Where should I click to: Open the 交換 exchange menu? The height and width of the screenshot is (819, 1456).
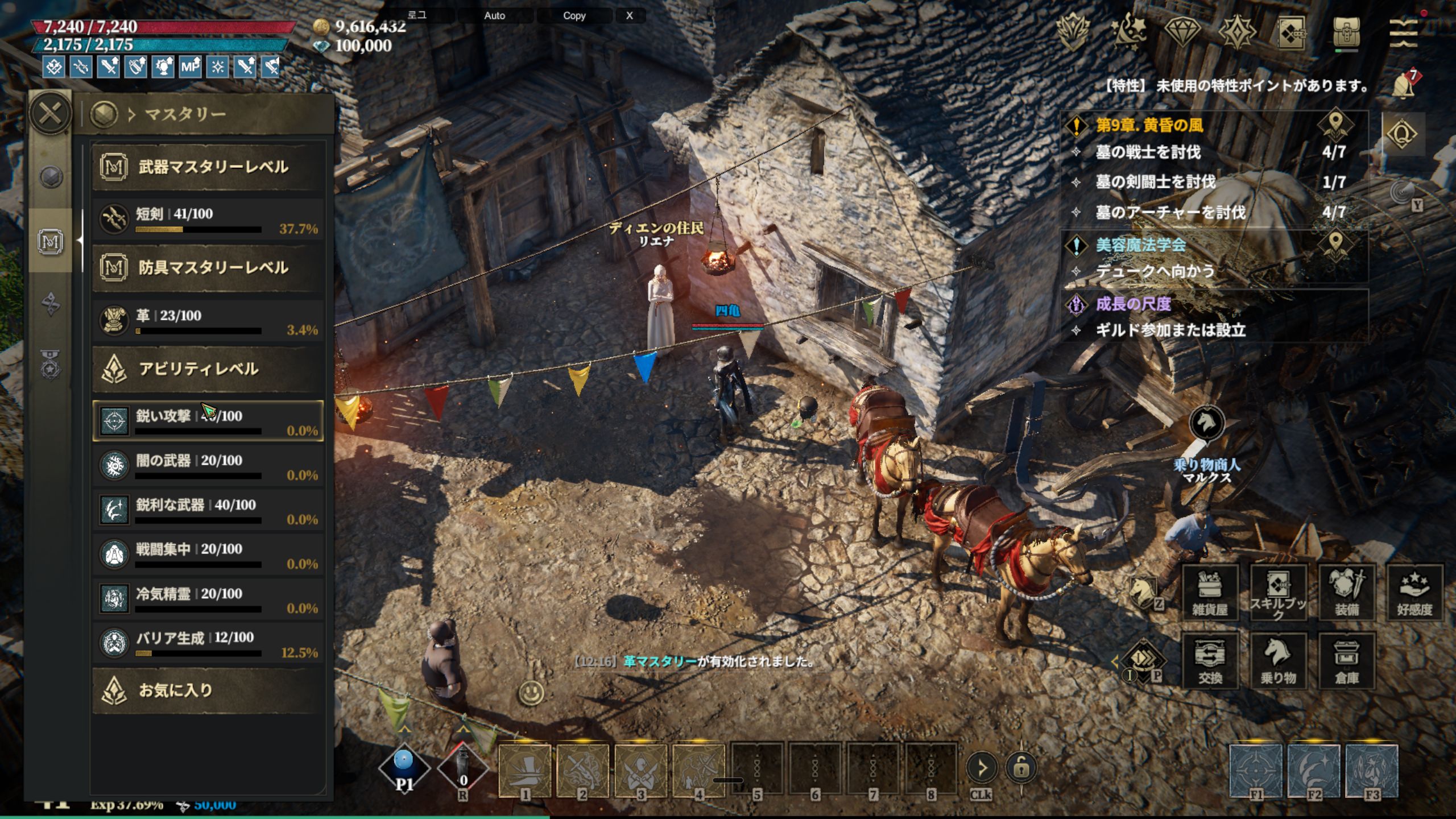pos(1210,660)
